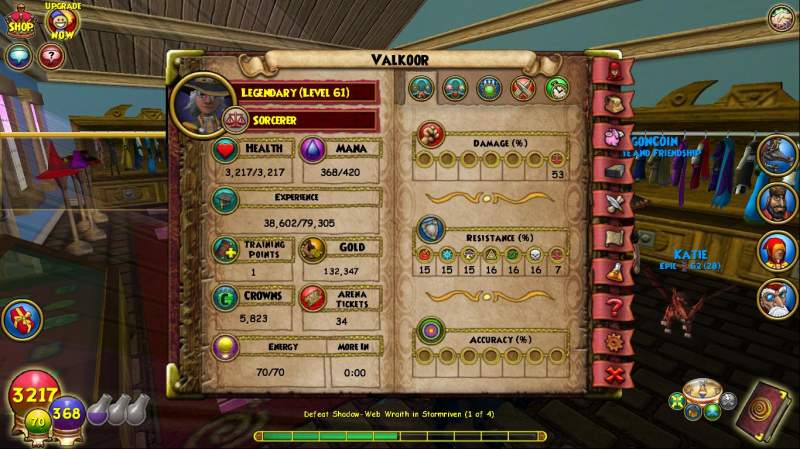The image size is (800, 449).
Task: Open the question mark help icon under Shop
Action: click(49, 56)
